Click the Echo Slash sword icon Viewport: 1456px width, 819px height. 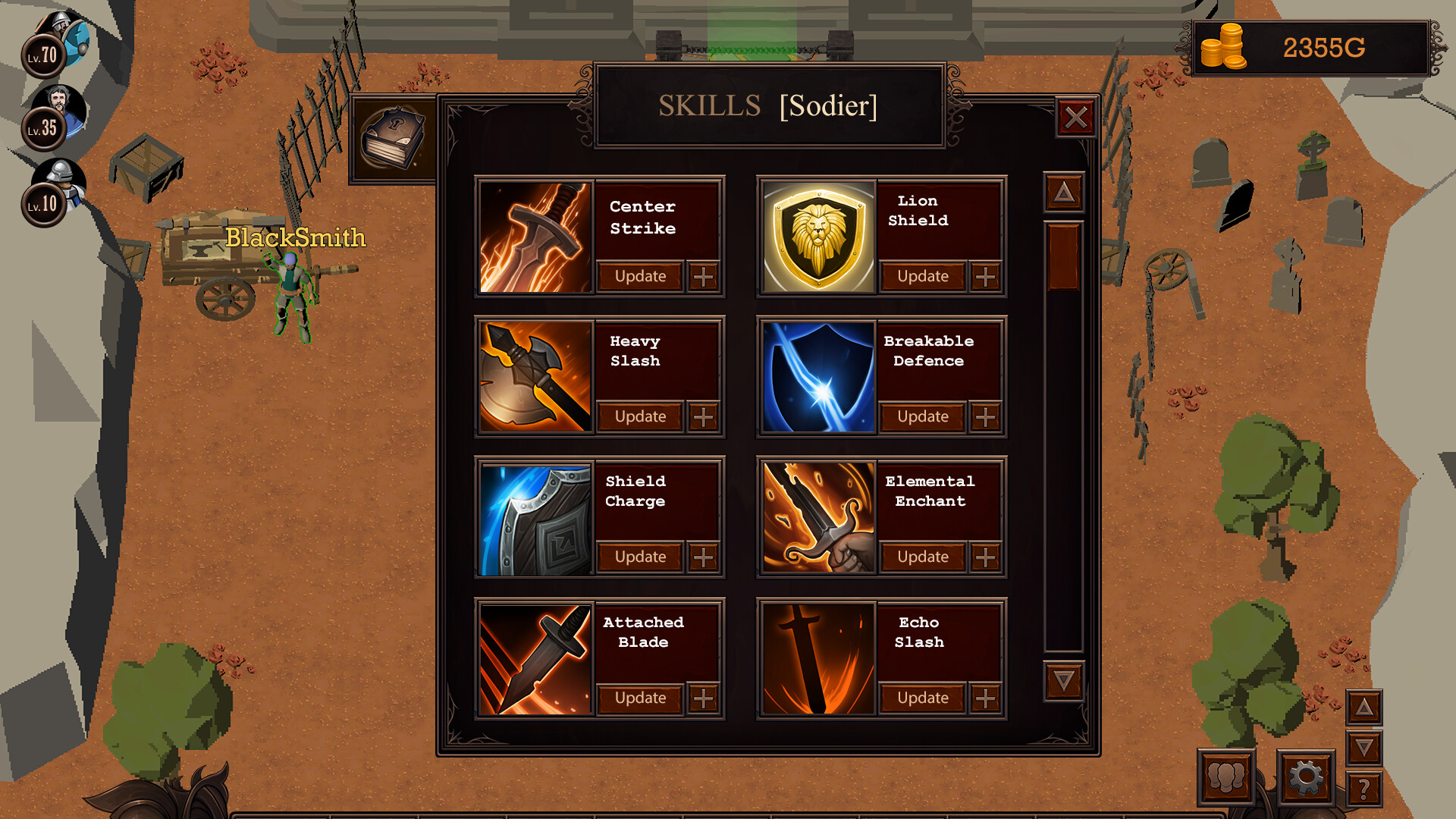click(x=817, y=658)
